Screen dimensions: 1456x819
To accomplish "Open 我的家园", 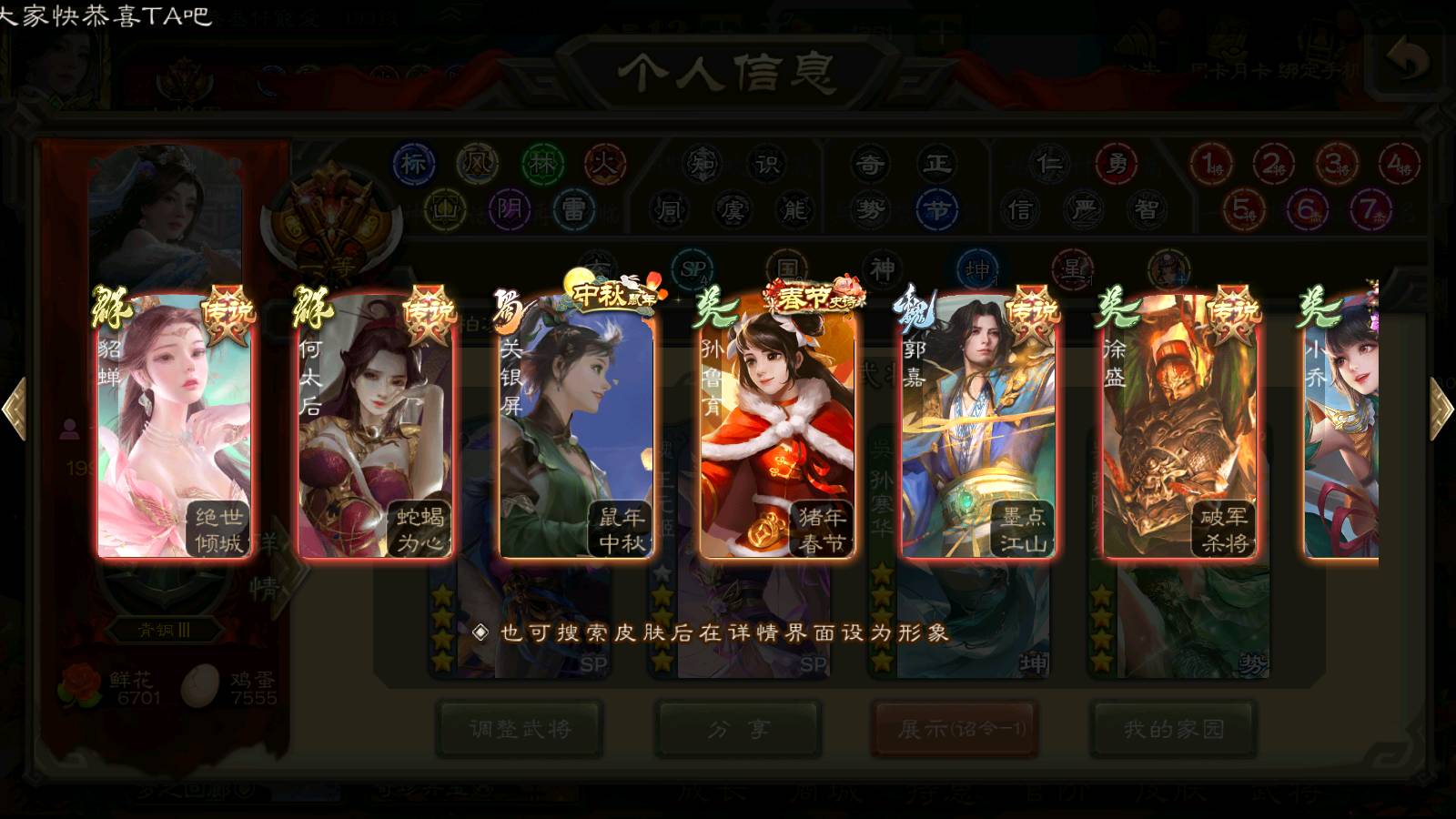I will [1174, 729].
